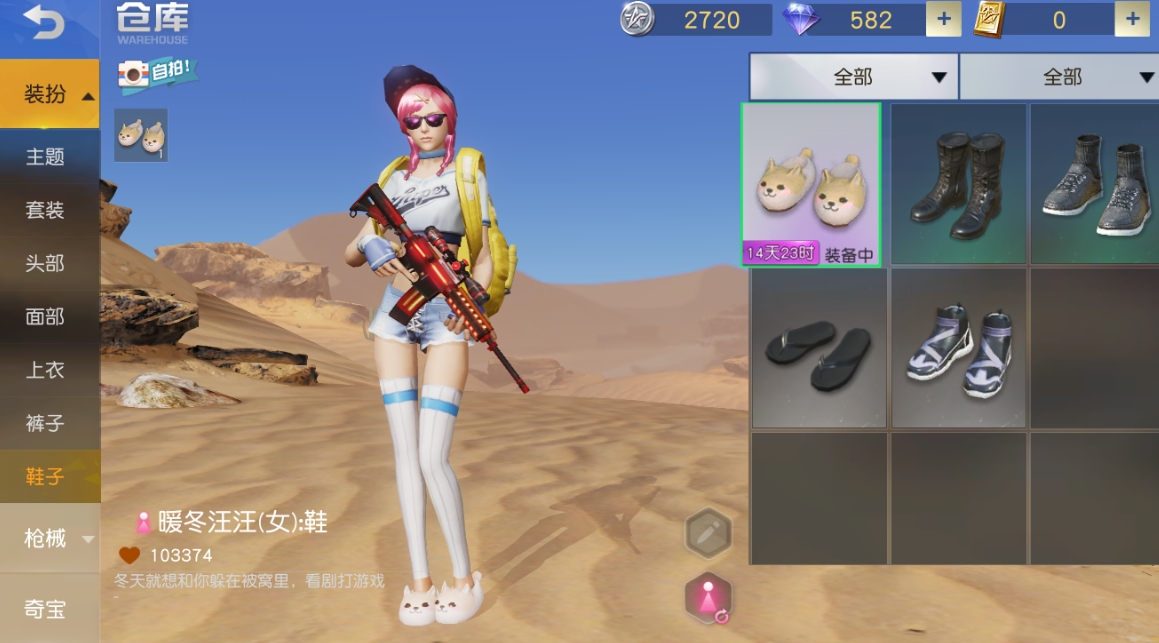Go back with the return arrow

click(x=43, y=24)
